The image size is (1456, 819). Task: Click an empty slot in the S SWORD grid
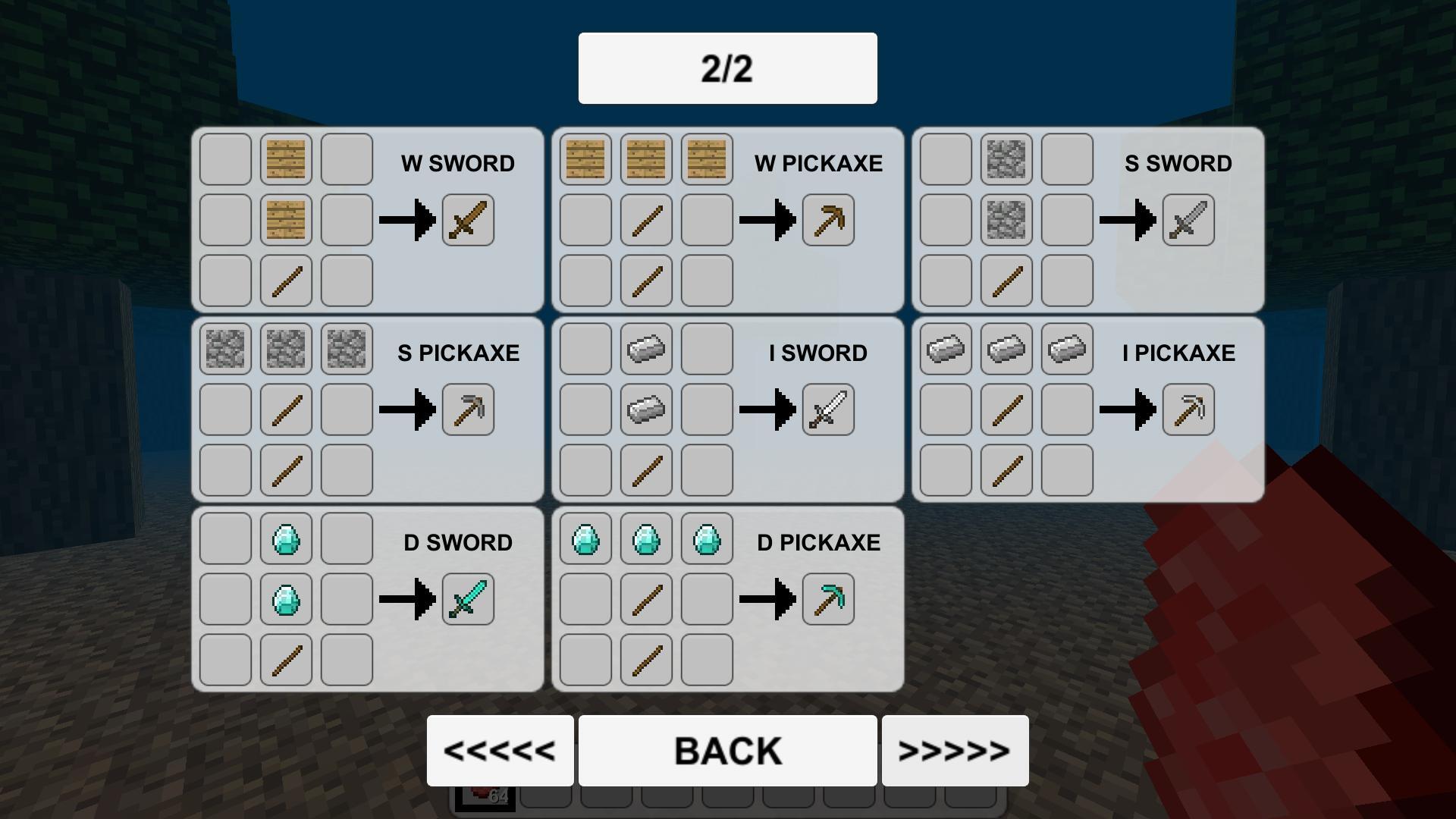945,161
